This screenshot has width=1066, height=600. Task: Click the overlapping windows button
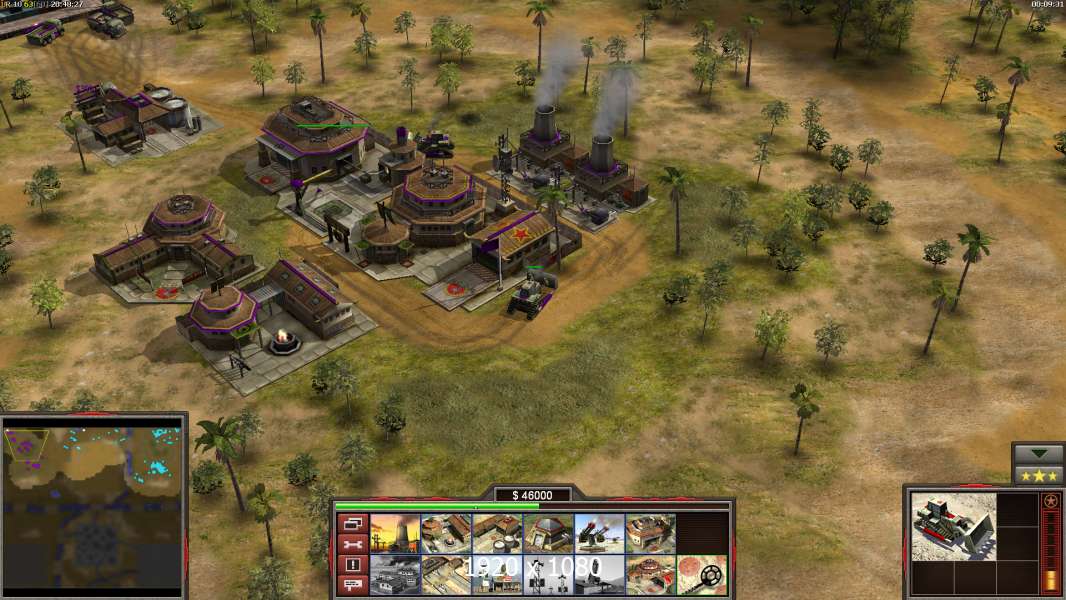pyautogui.click(x=351, y=523)
